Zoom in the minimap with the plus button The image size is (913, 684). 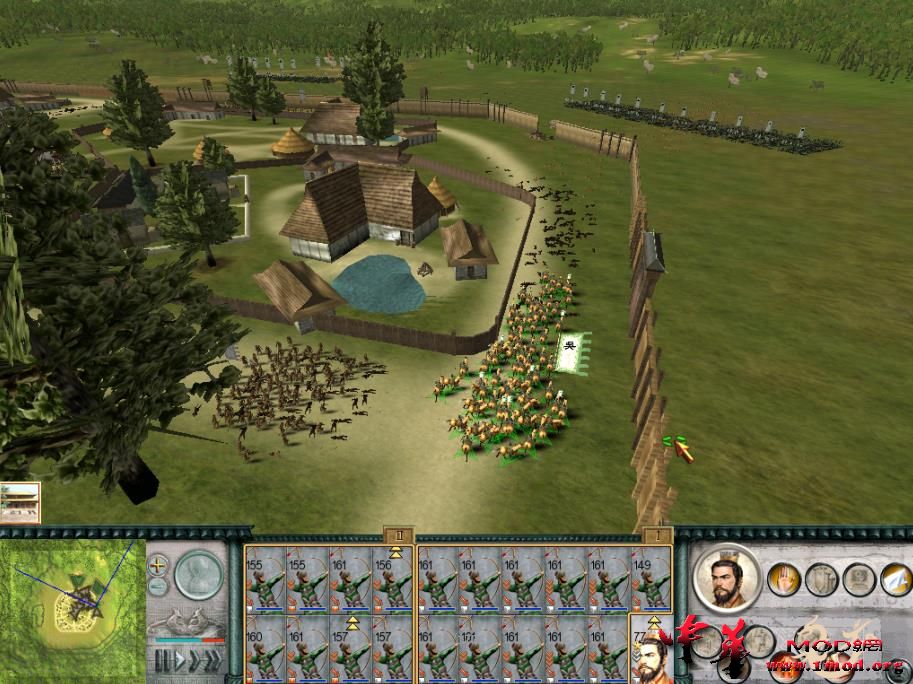[158, 564]
